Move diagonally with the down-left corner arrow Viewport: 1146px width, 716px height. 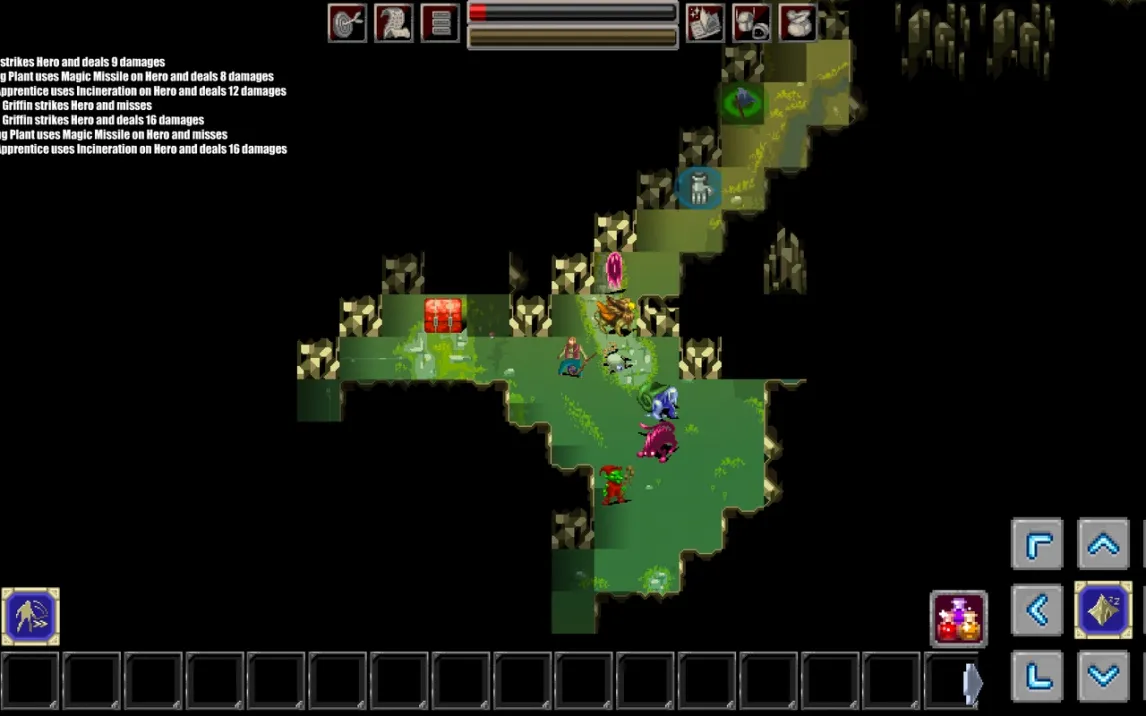1037,675
